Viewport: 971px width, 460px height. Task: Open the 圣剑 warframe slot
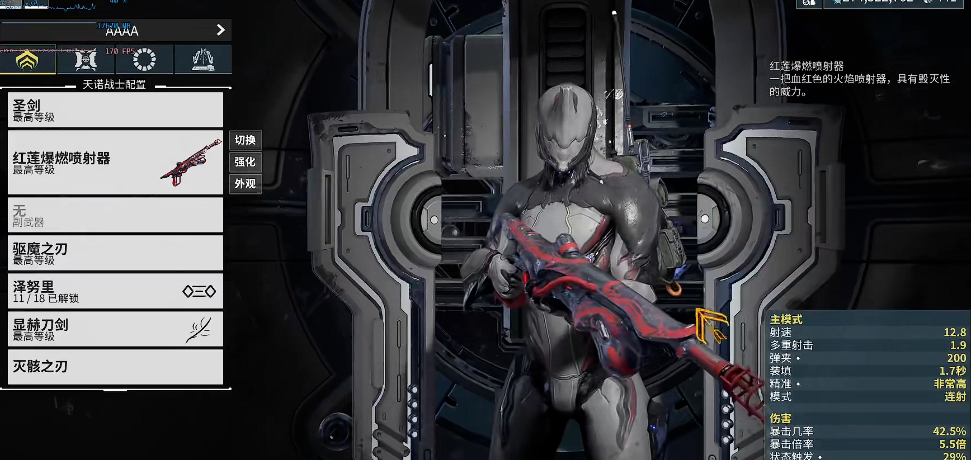pos(115,109)
